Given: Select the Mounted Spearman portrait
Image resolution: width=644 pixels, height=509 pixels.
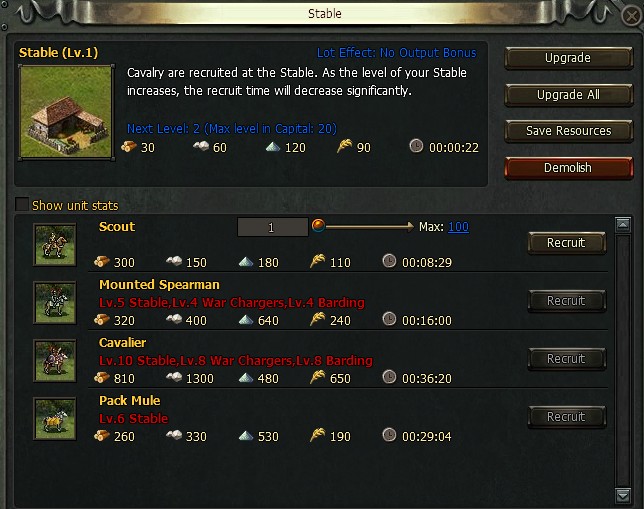Looking at the screenshot, I should (x=54, y=302).
